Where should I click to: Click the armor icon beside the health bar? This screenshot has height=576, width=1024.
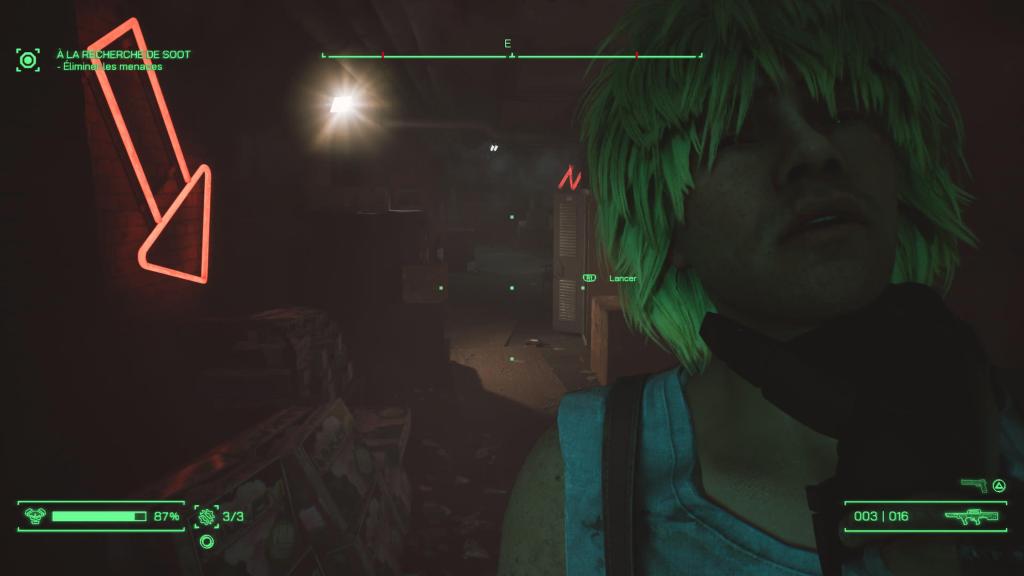pyautogui.click(x=34, y=516)
